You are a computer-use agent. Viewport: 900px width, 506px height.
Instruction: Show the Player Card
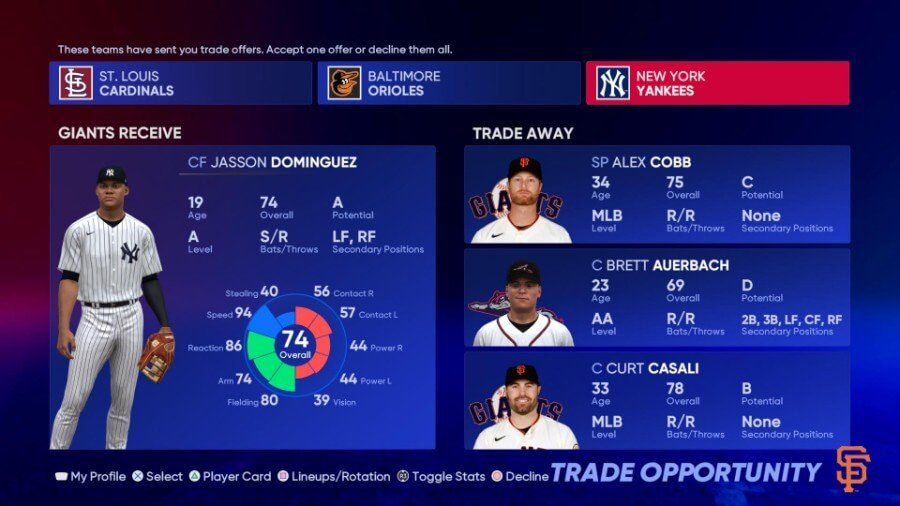pos(230,477)
